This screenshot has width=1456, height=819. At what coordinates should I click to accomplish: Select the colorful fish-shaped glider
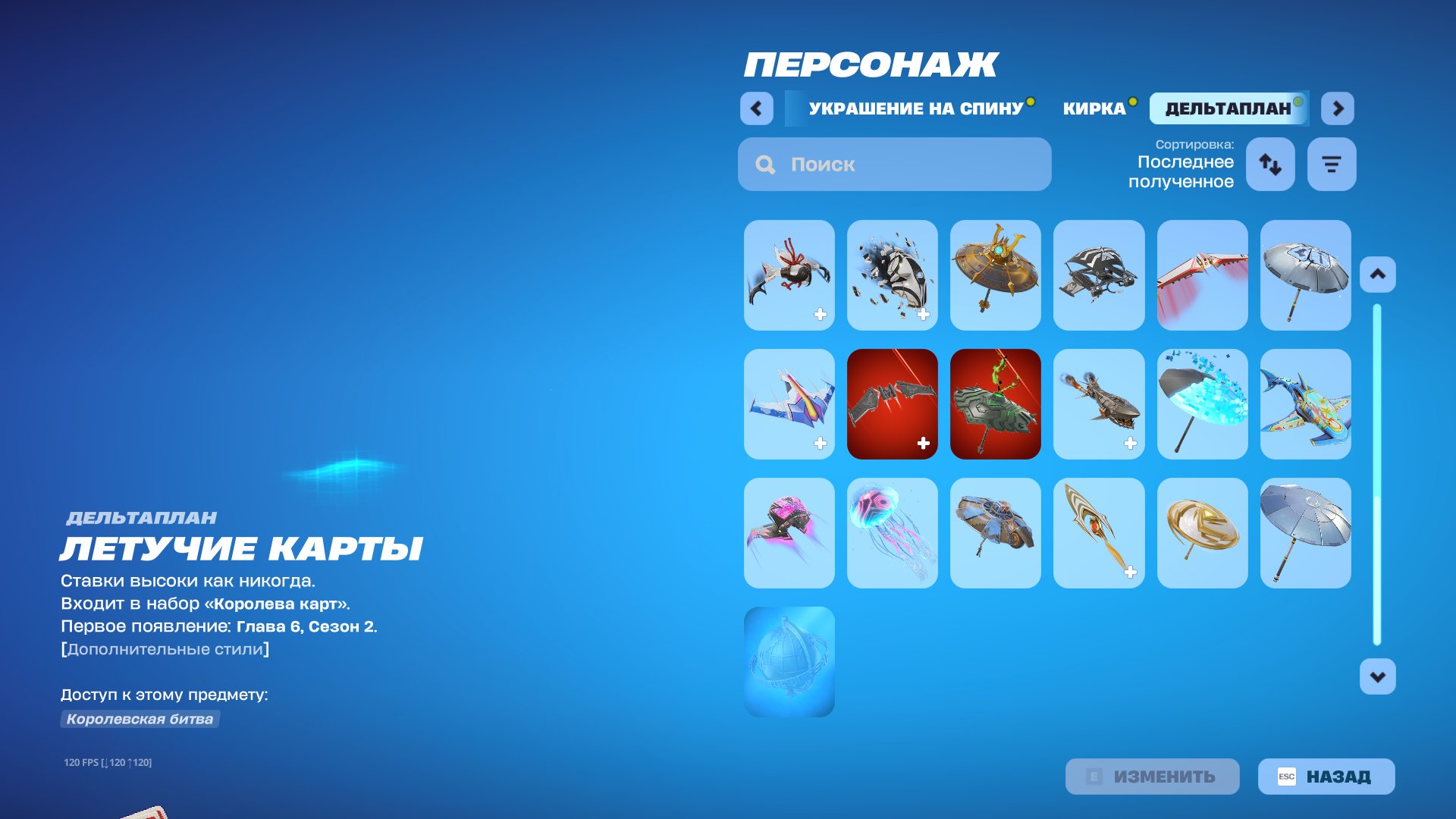point(1305,405)
